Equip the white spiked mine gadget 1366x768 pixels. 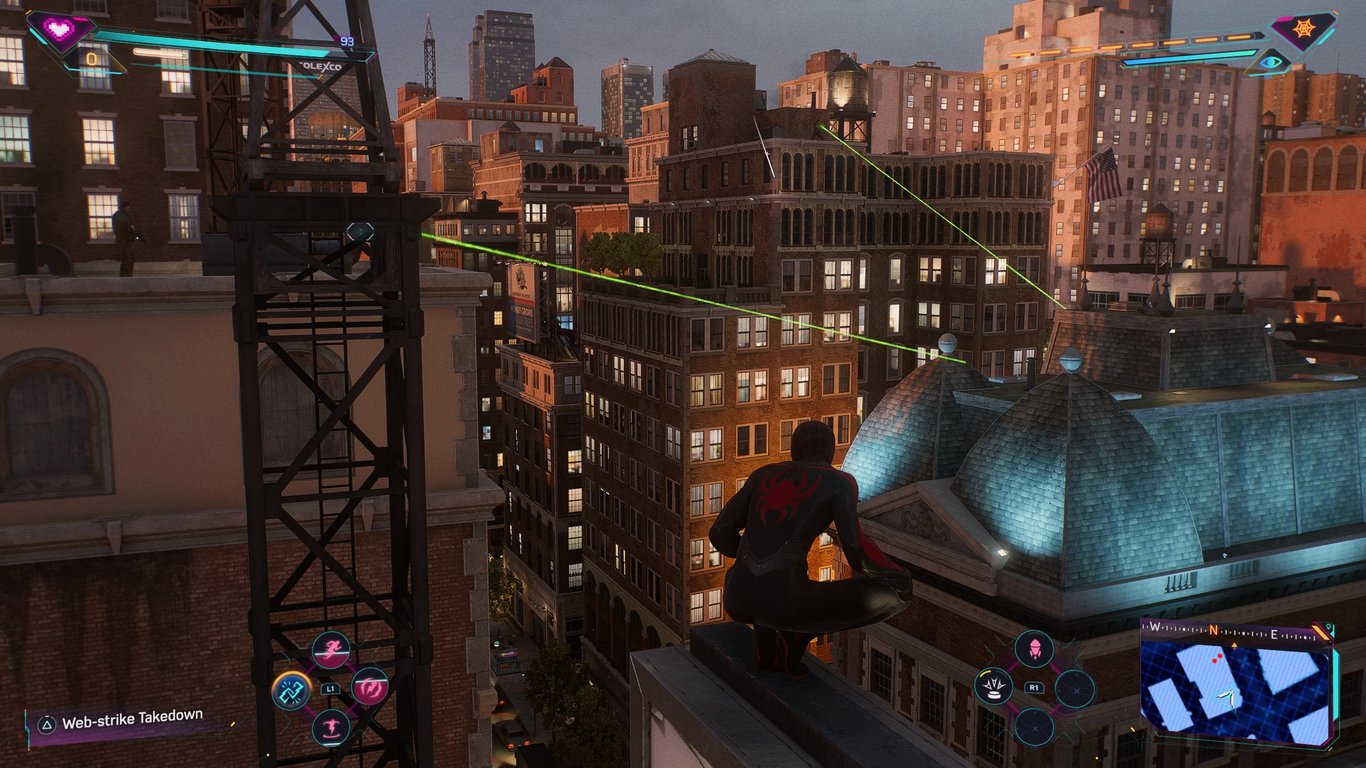tap(994, 687)
